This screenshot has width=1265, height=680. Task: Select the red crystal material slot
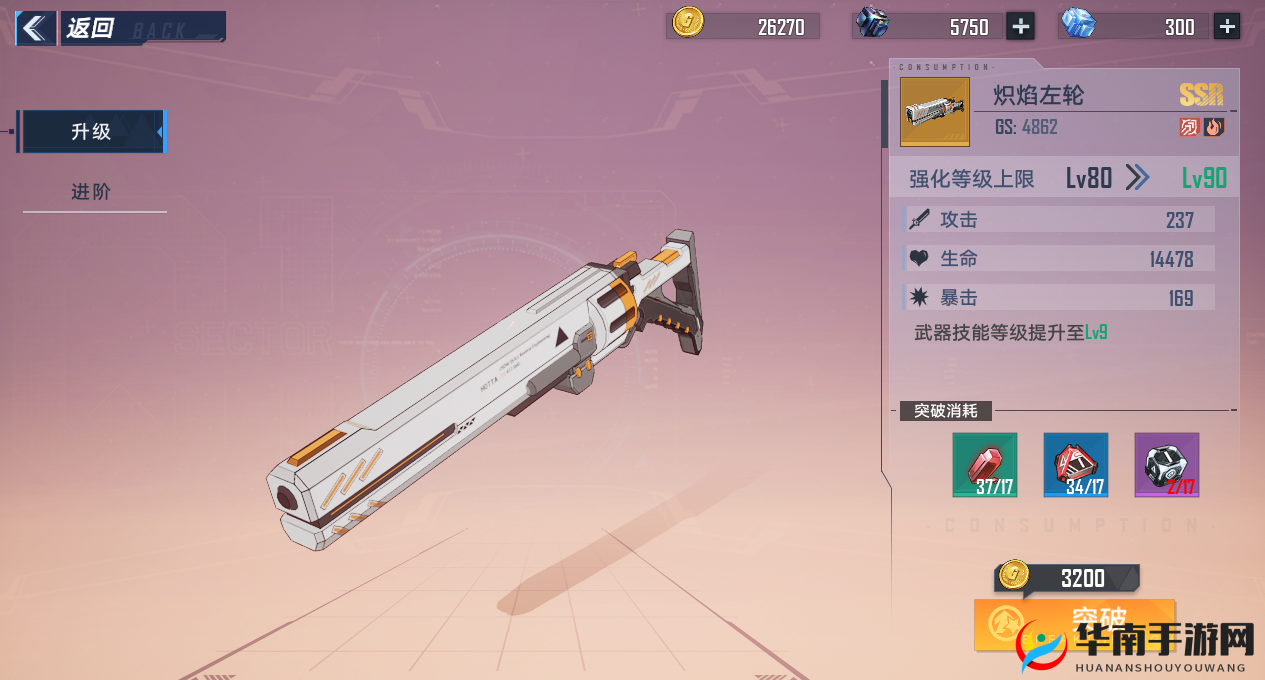(984, 465)
